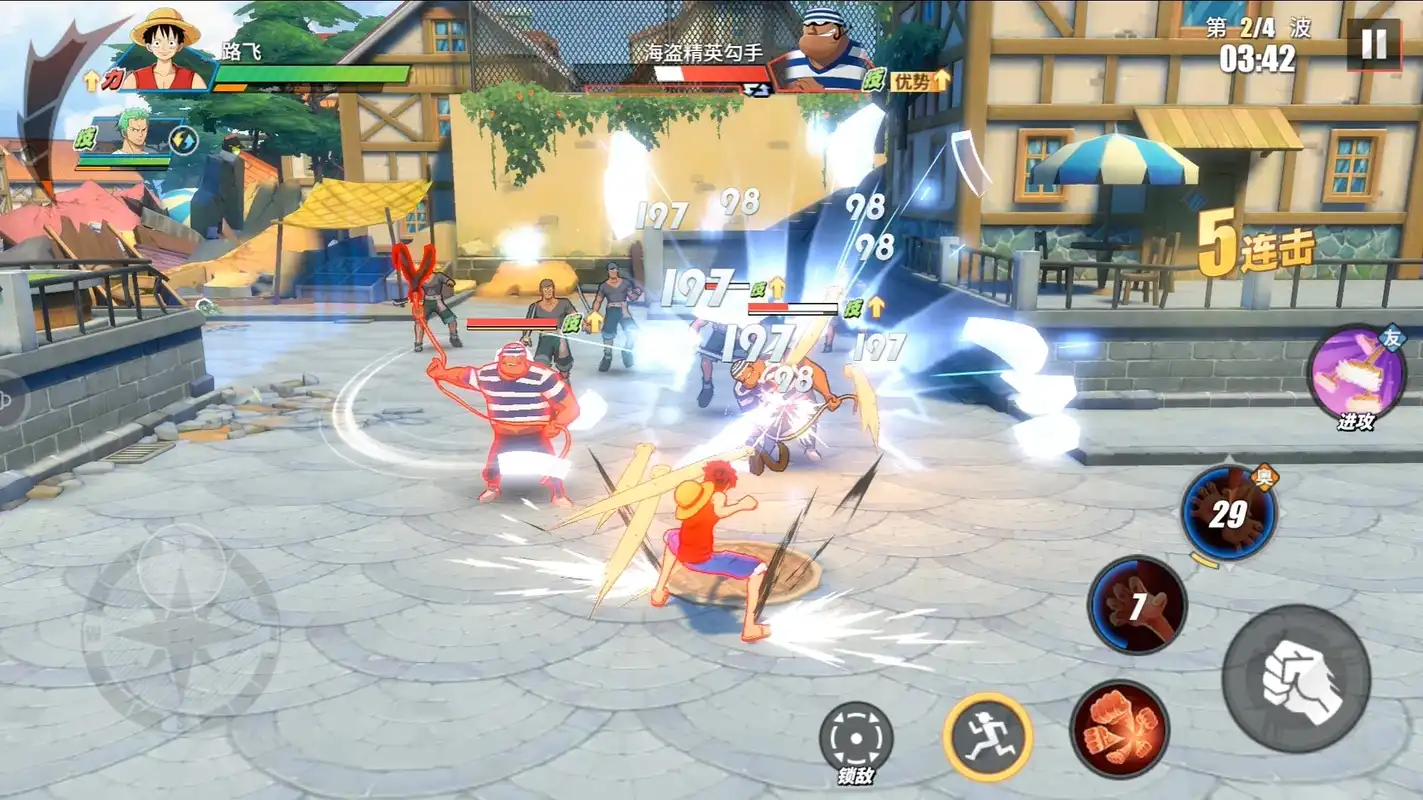Select Luffy's character portrait

pos(167,50)
